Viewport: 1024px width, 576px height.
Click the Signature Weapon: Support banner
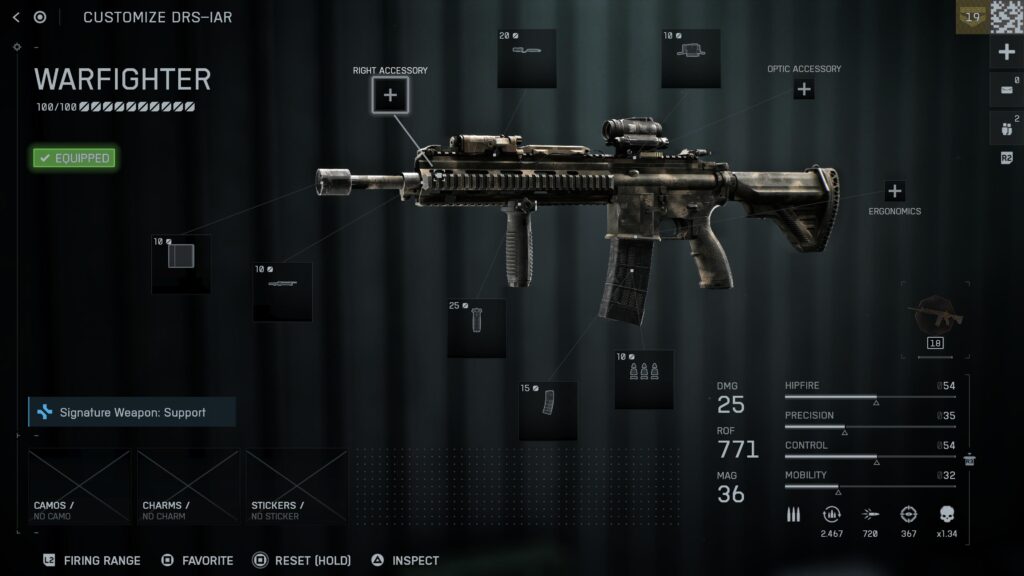(132, 412)
